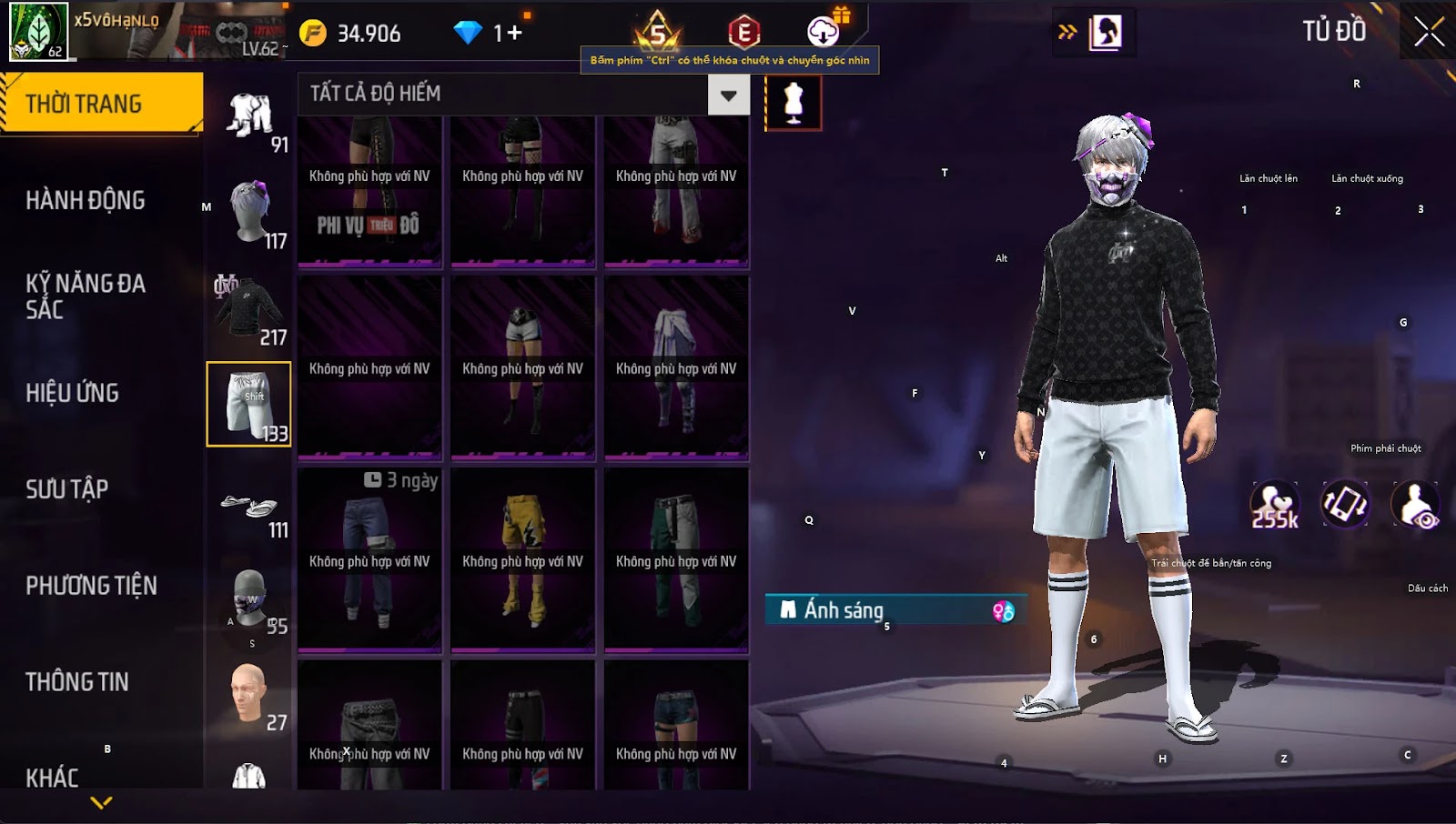The image size is (1456, 824).
Task: Go to the Phương Tiện tab
Action: [x=91, y=586]
